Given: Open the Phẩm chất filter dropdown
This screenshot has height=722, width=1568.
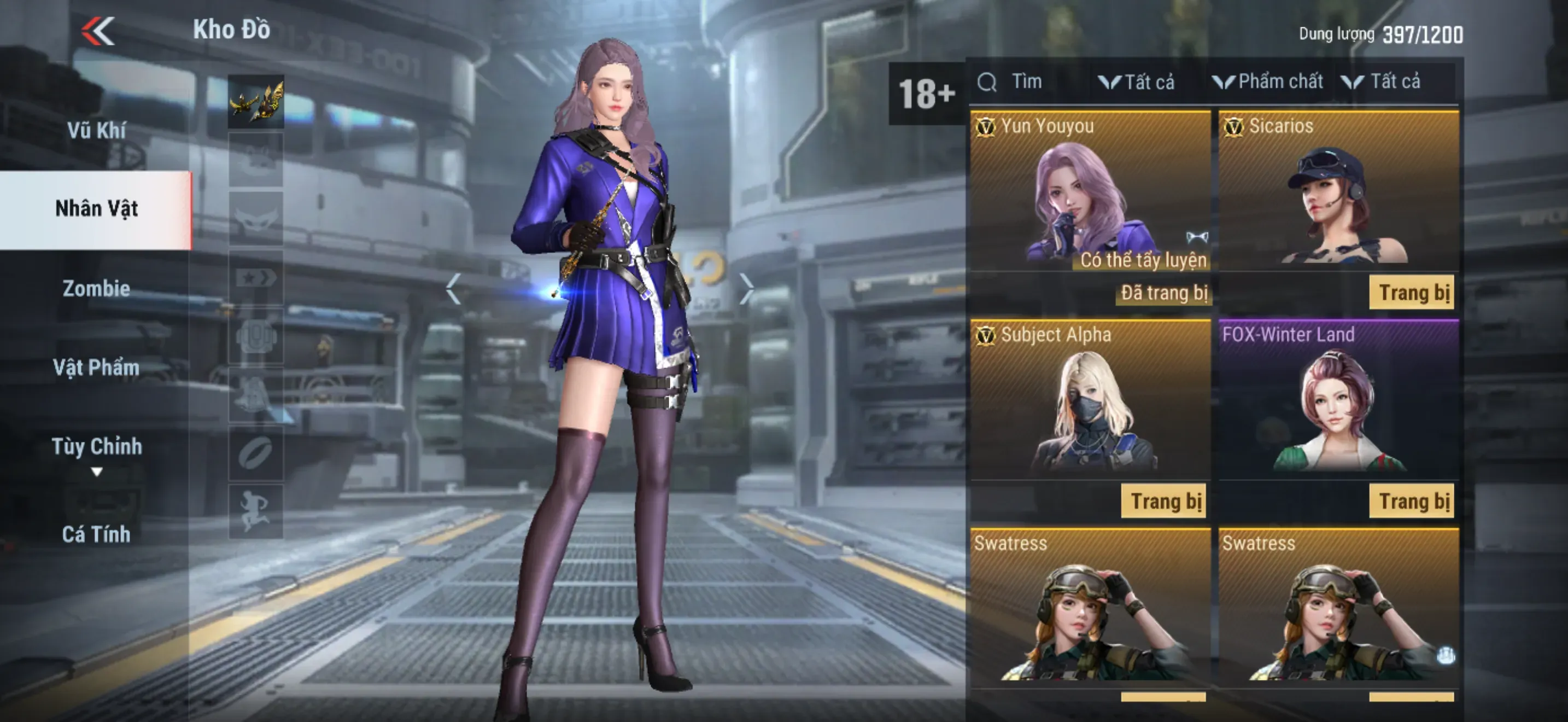Looking at the screenshot, I should coord(1268,81).
